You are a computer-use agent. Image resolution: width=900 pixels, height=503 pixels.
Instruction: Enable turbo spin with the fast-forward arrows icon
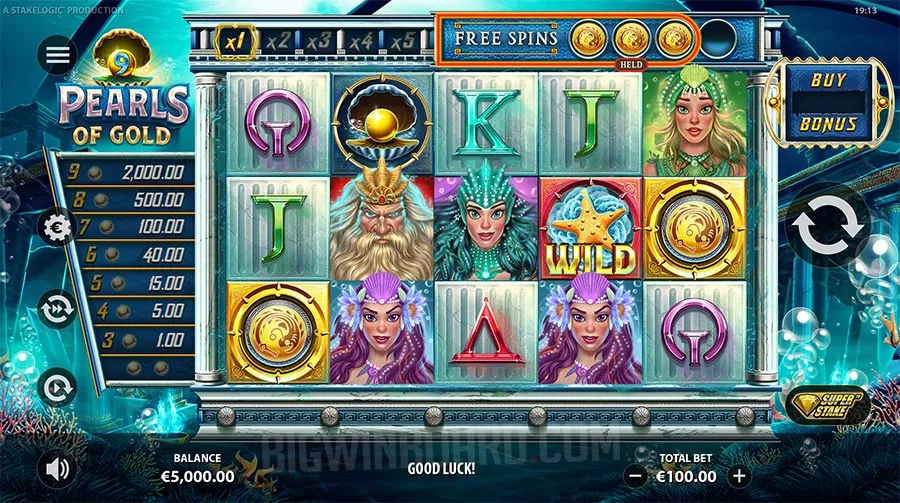point(58,308)
